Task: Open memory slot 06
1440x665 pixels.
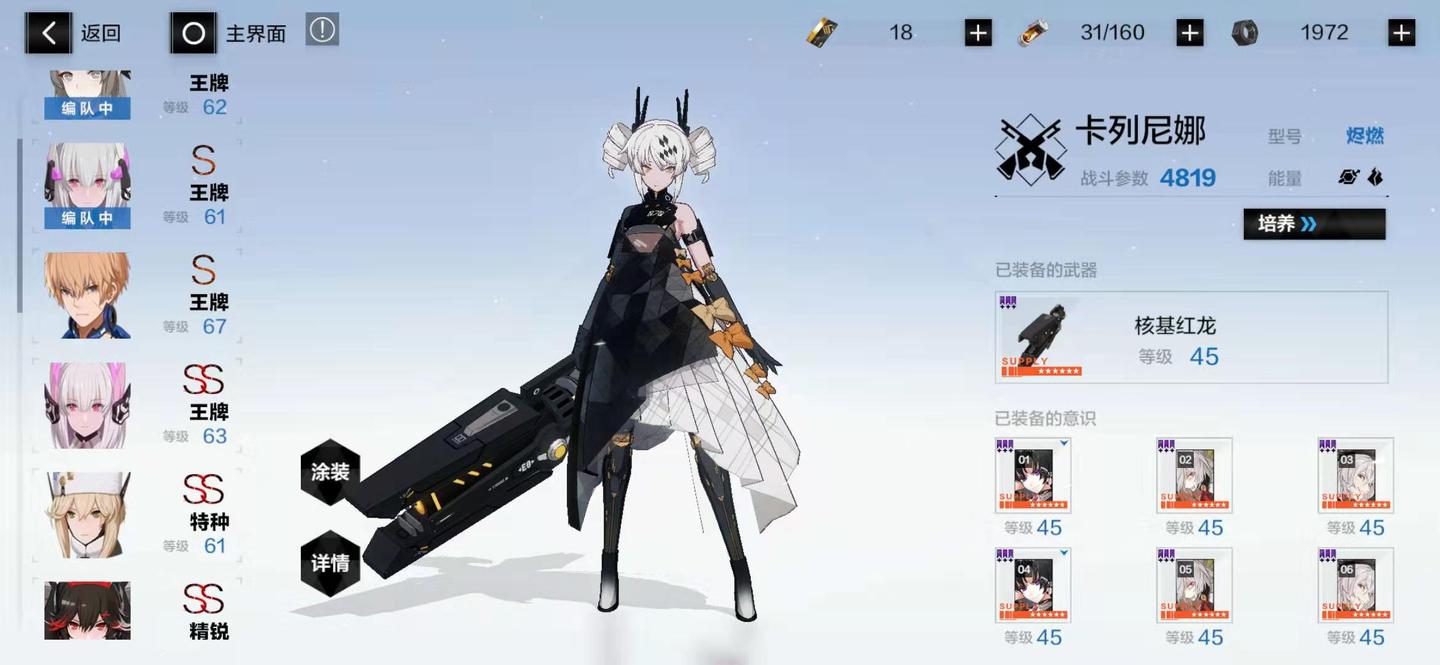Action: pos(1355,586)
